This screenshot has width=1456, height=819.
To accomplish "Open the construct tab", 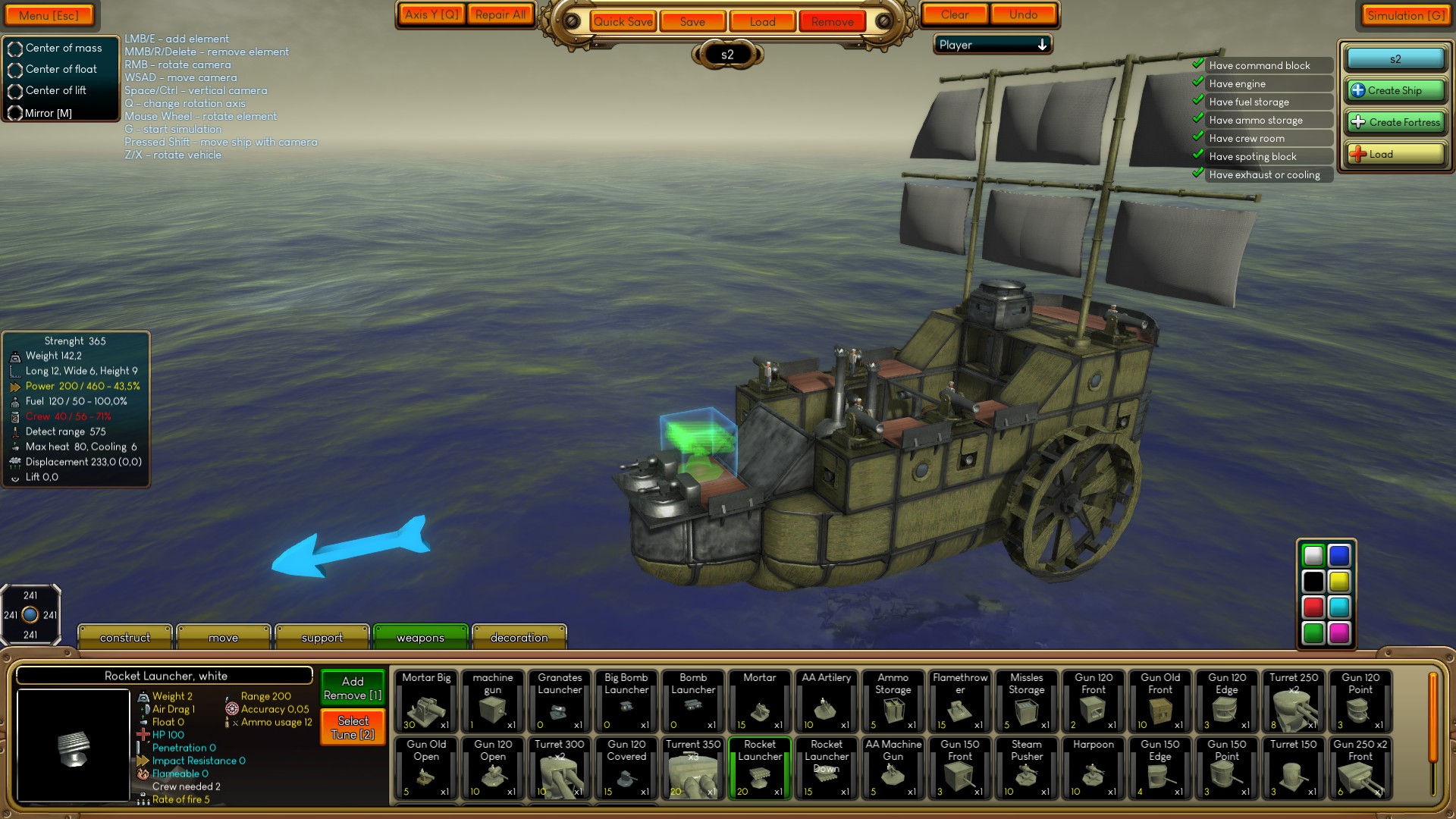I will 124,637.
